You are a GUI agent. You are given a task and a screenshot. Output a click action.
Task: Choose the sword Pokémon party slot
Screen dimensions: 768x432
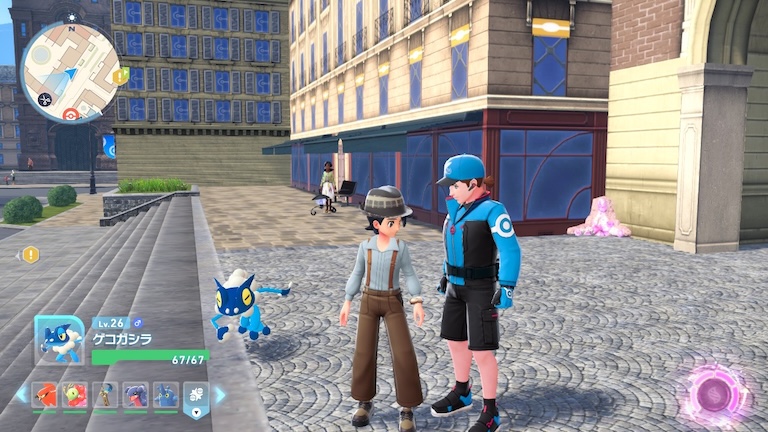point(105,395)
